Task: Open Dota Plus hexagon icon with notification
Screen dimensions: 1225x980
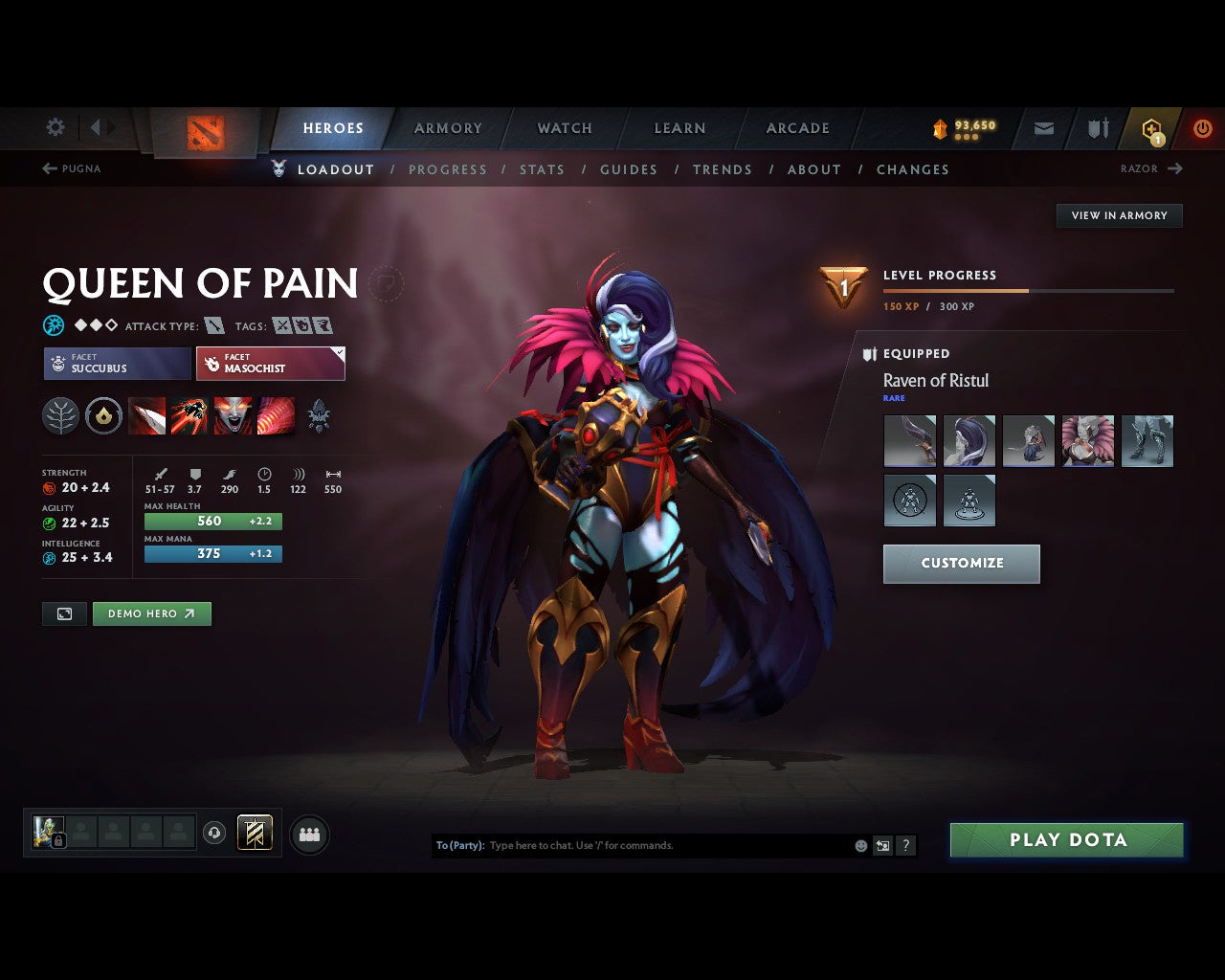Action: (1150, 128)
